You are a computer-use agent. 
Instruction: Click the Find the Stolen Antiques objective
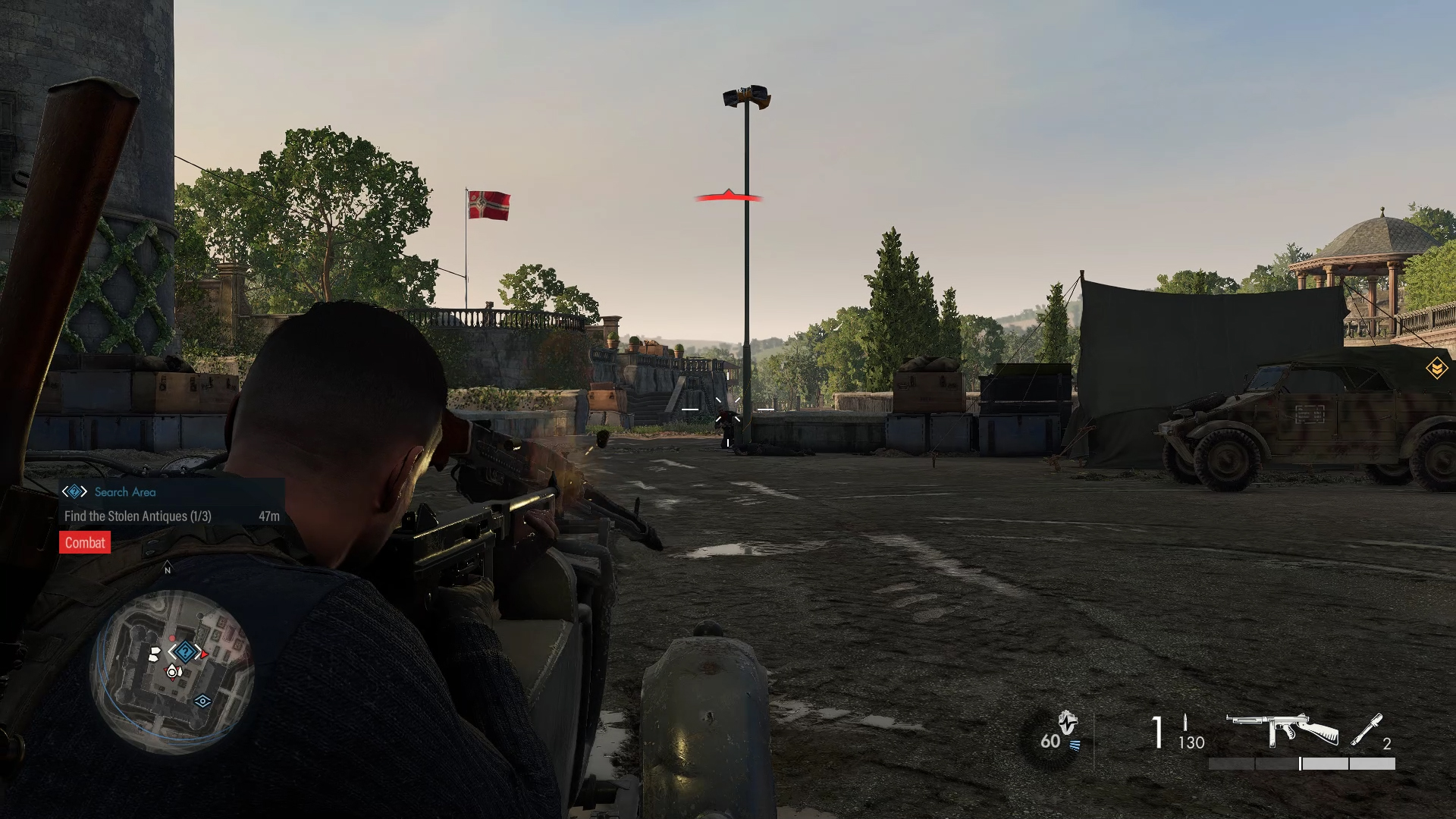click(x=138, y=516)
